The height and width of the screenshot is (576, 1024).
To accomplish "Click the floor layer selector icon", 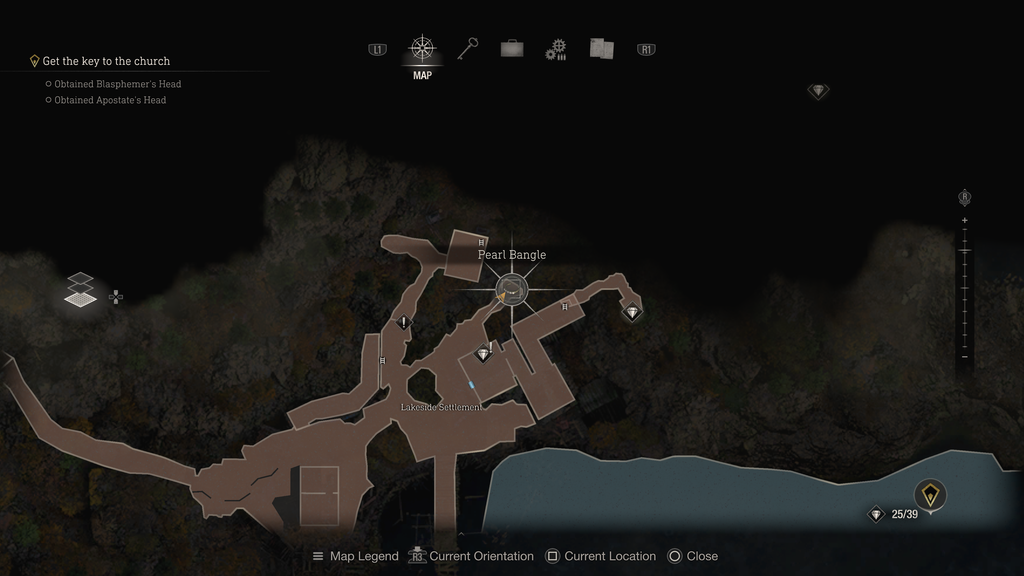I will (x=81, y=290).
